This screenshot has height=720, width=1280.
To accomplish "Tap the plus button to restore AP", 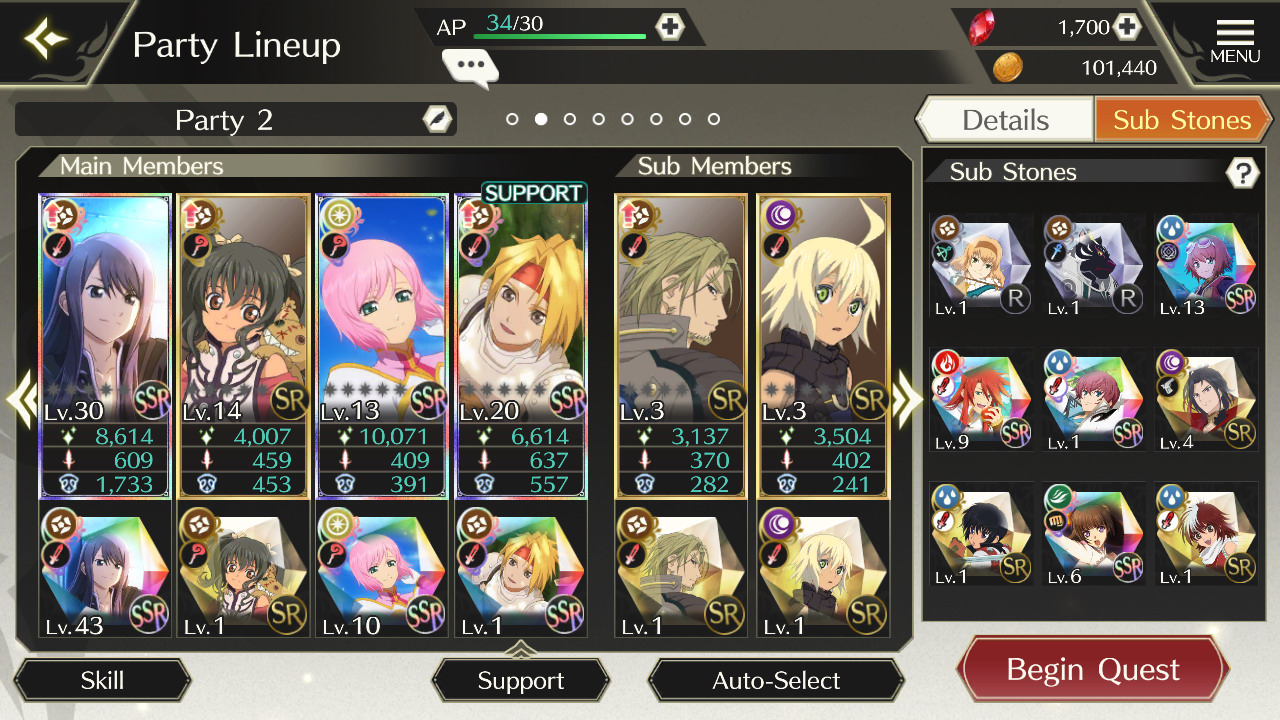I will point(669,27).
